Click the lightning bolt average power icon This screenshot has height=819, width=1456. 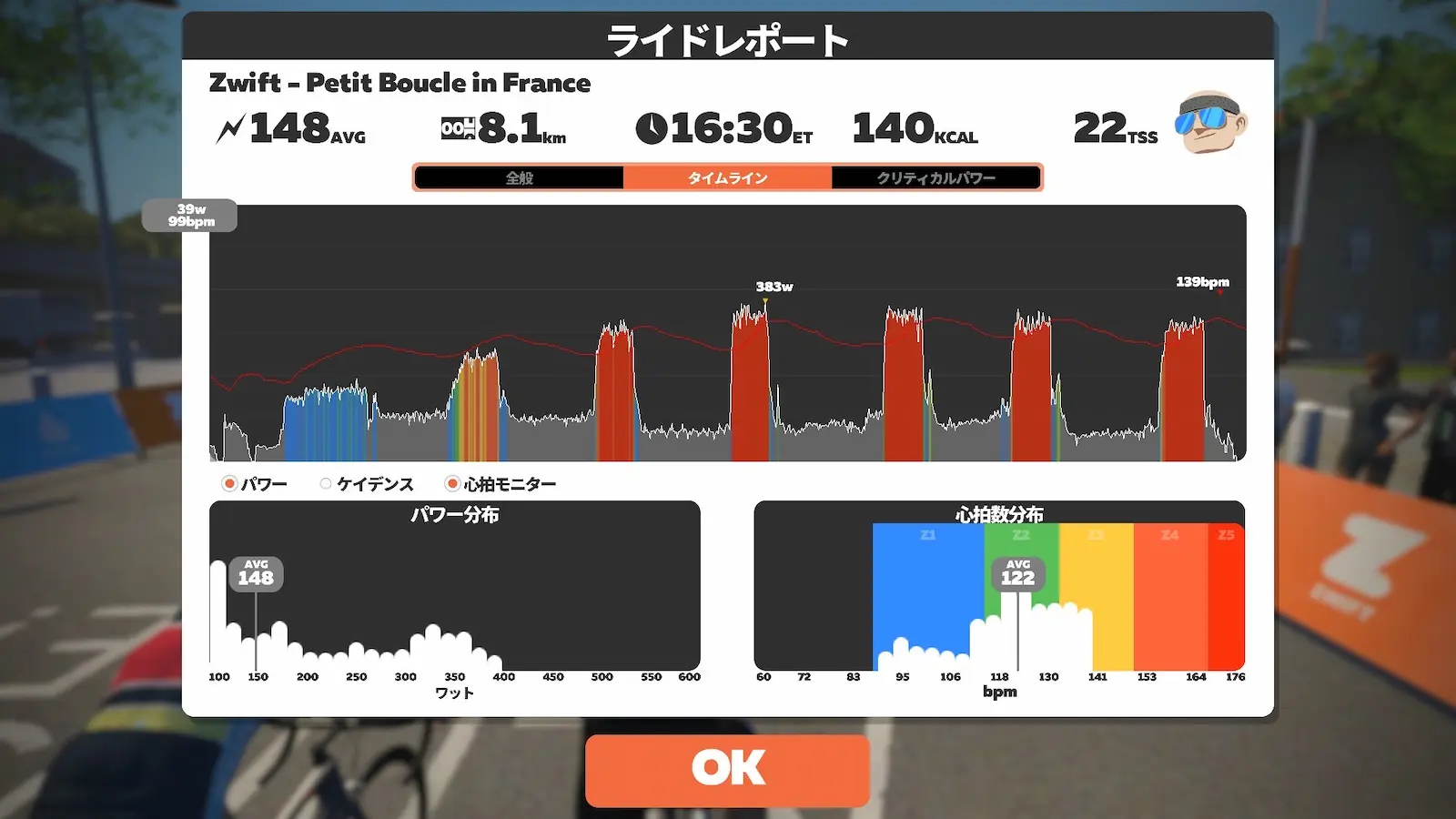230,126
